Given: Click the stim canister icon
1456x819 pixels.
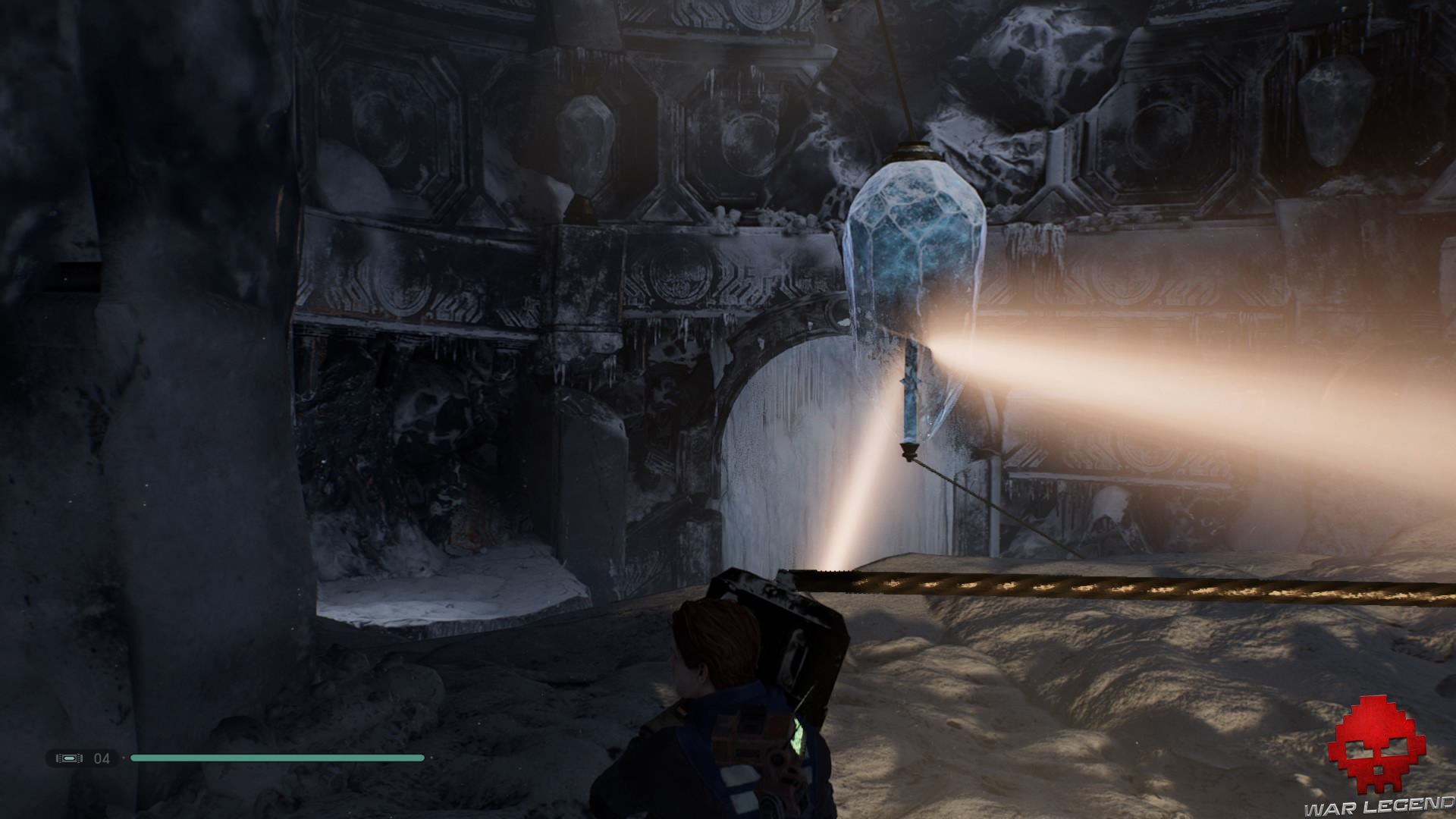Looking at the screenshot, I should (71, 758).
